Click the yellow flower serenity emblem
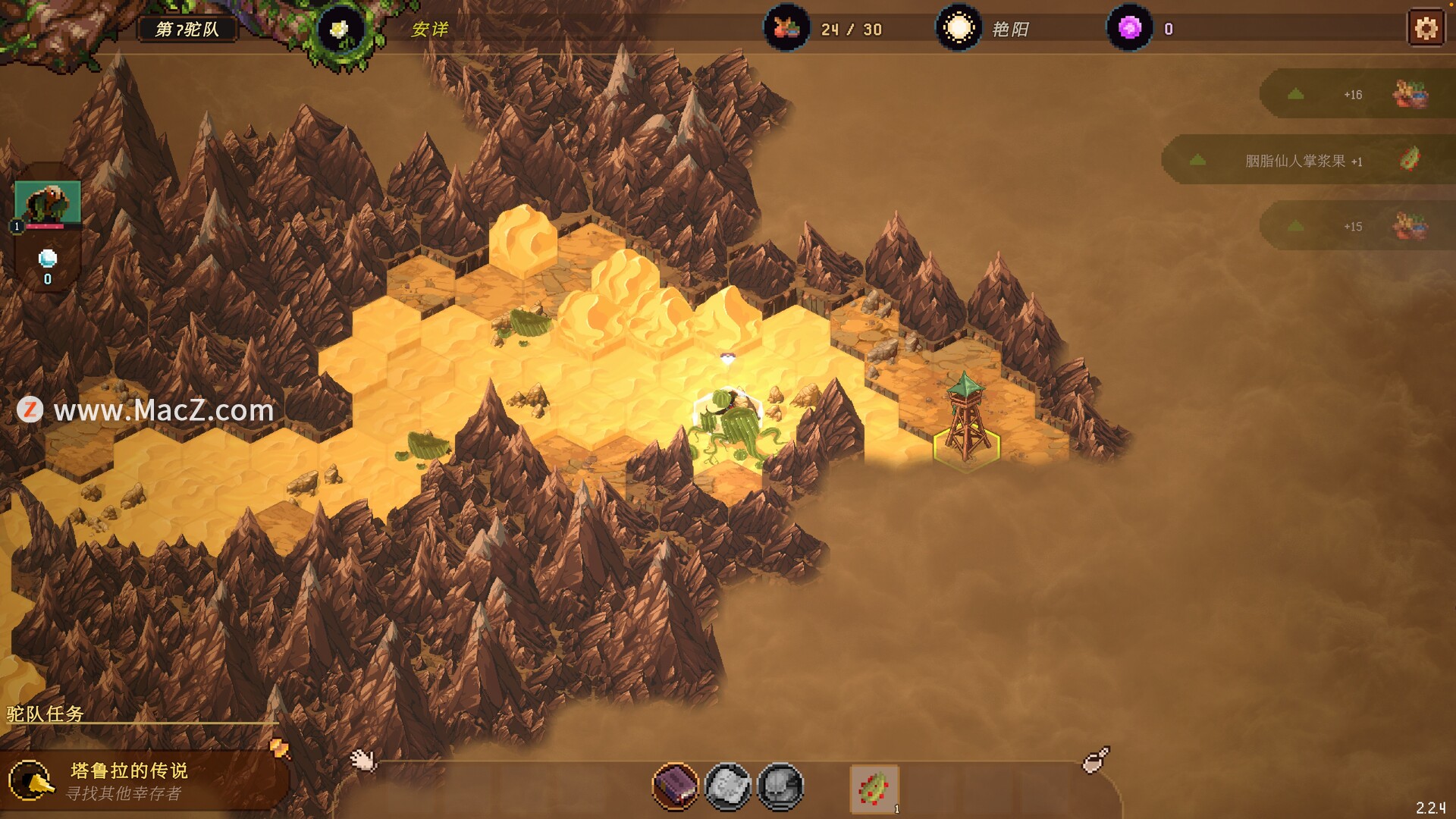1456x819 pixels. pyautogui.click(x=339, y=30)
